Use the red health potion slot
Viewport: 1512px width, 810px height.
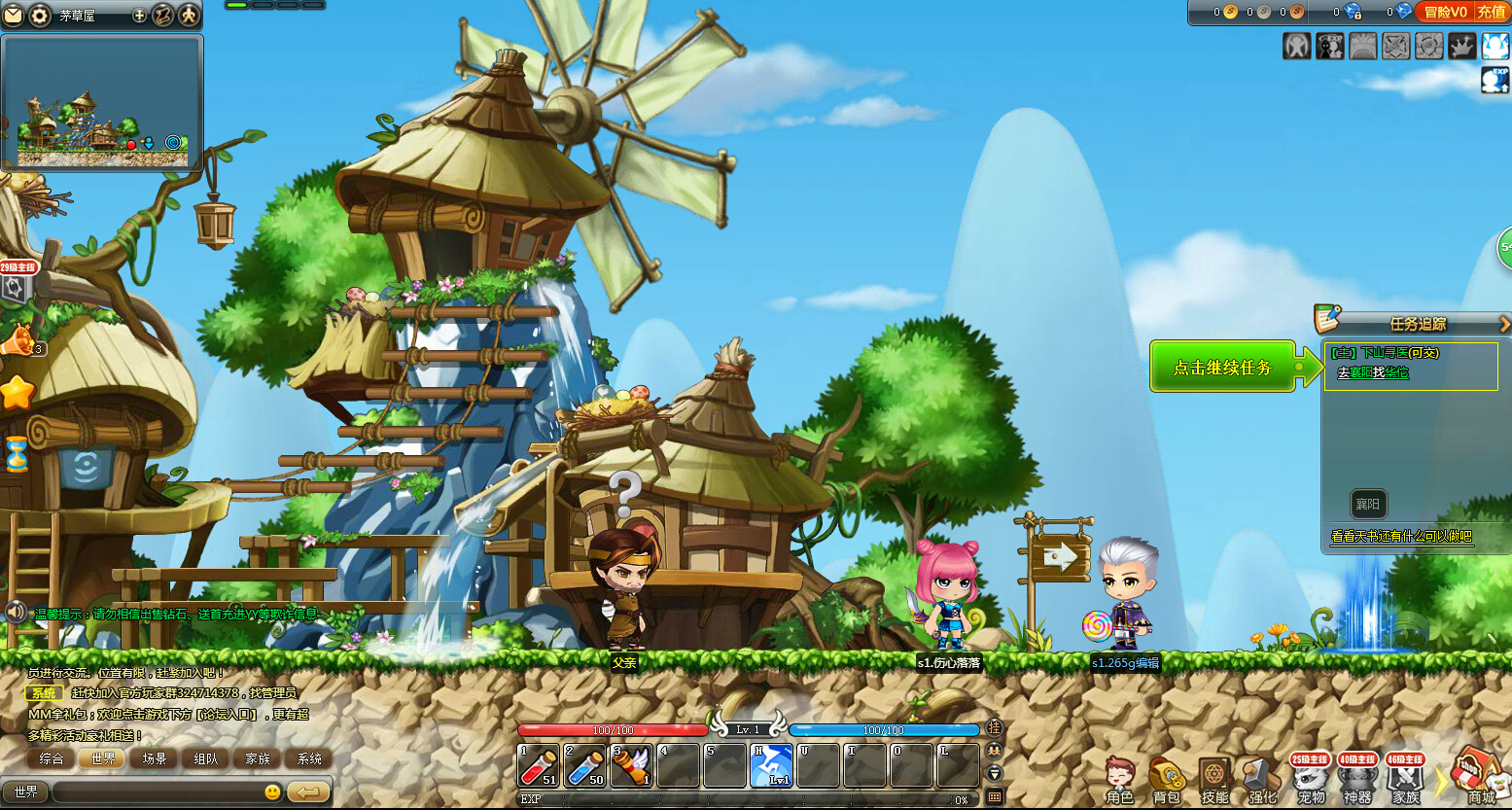[538, 765]
